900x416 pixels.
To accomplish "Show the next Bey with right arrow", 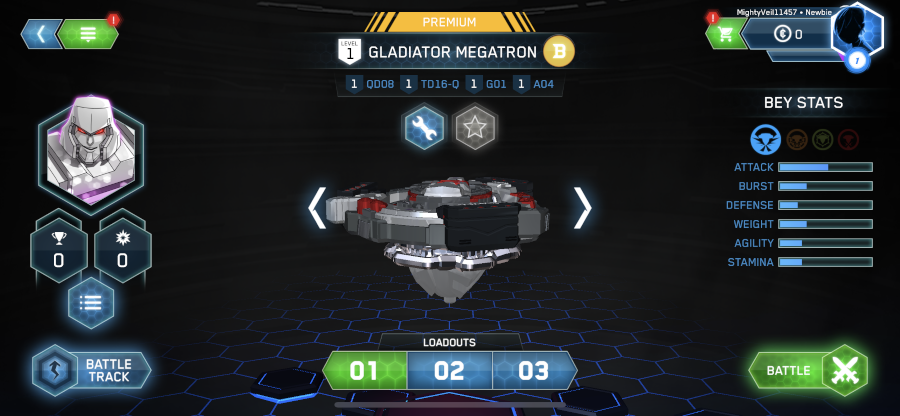I will click(x=582, y=207).
